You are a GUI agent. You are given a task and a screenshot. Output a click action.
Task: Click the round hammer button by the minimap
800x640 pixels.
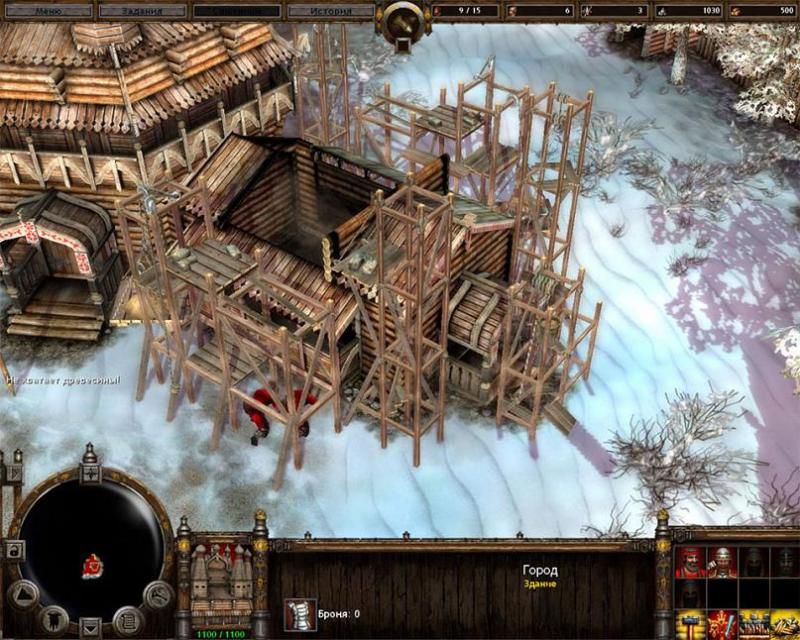coord(157,593)
